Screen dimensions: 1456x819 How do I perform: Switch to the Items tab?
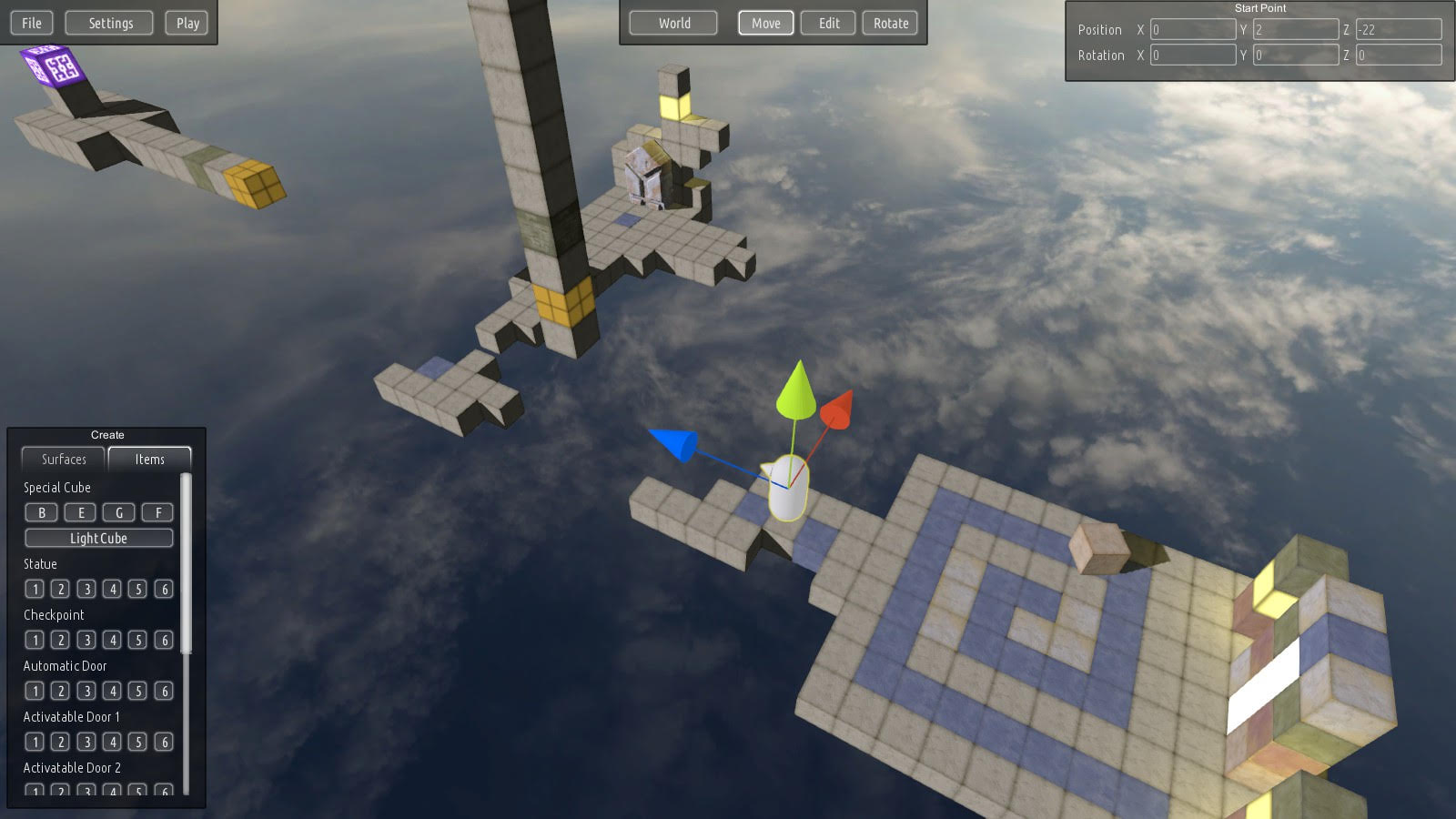point(149,460)
